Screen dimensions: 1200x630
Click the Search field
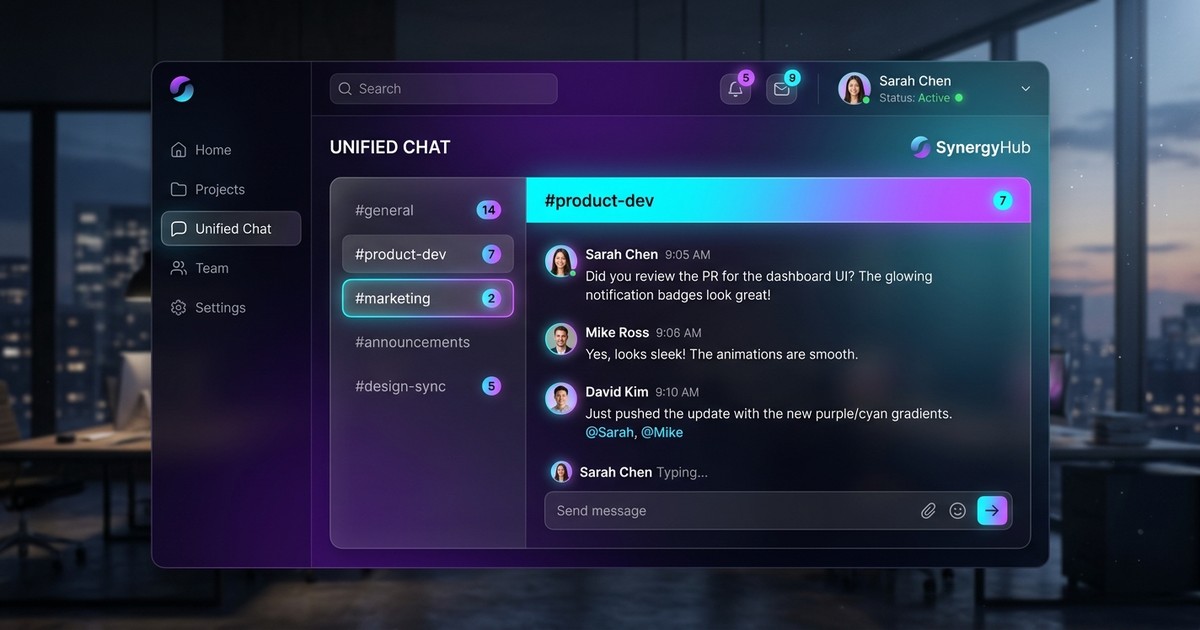[444, 89]
